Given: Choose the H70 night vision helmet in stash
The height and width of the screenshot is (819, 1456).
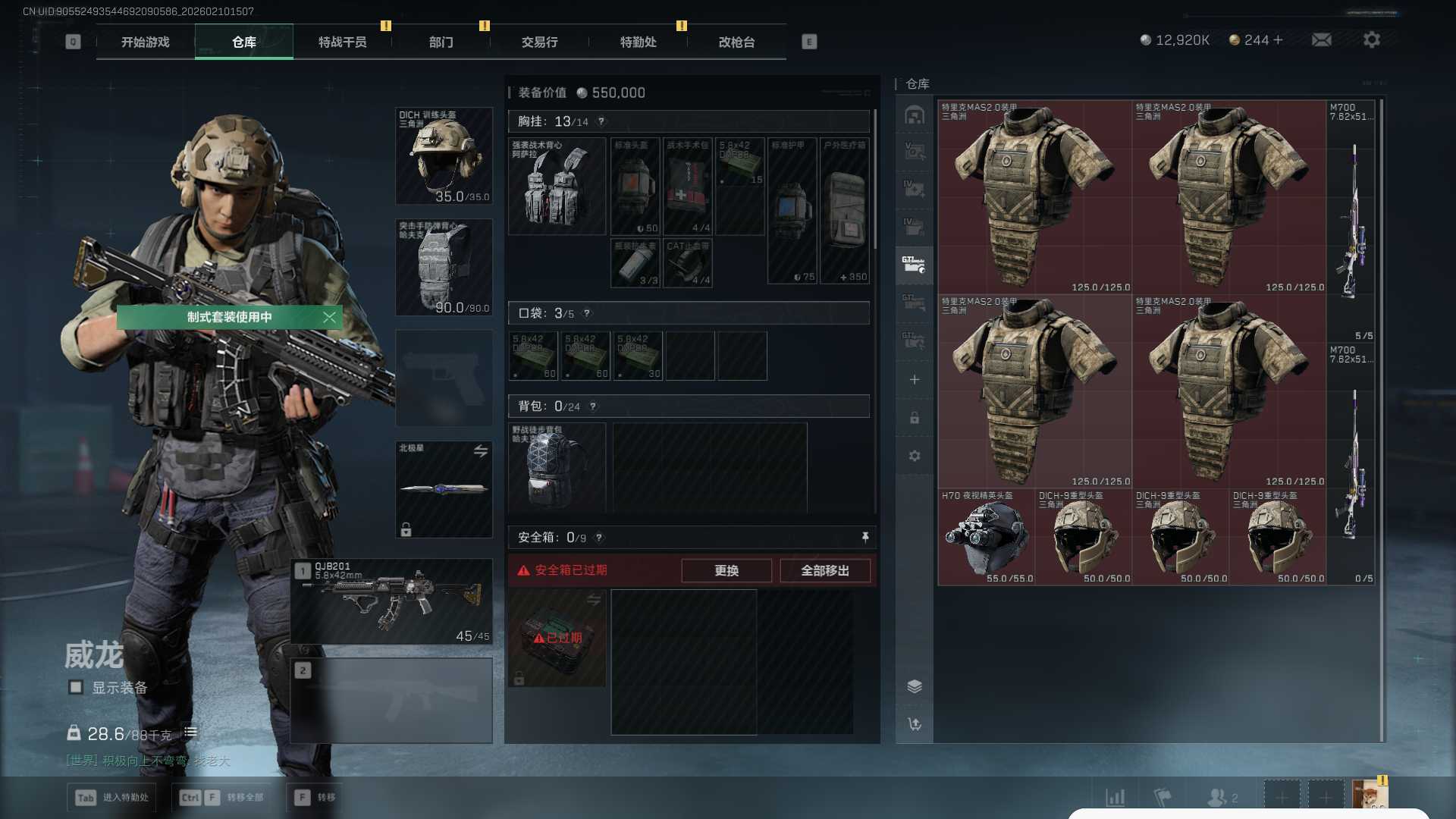Looking at the screenshot, I should click(986, 537).
